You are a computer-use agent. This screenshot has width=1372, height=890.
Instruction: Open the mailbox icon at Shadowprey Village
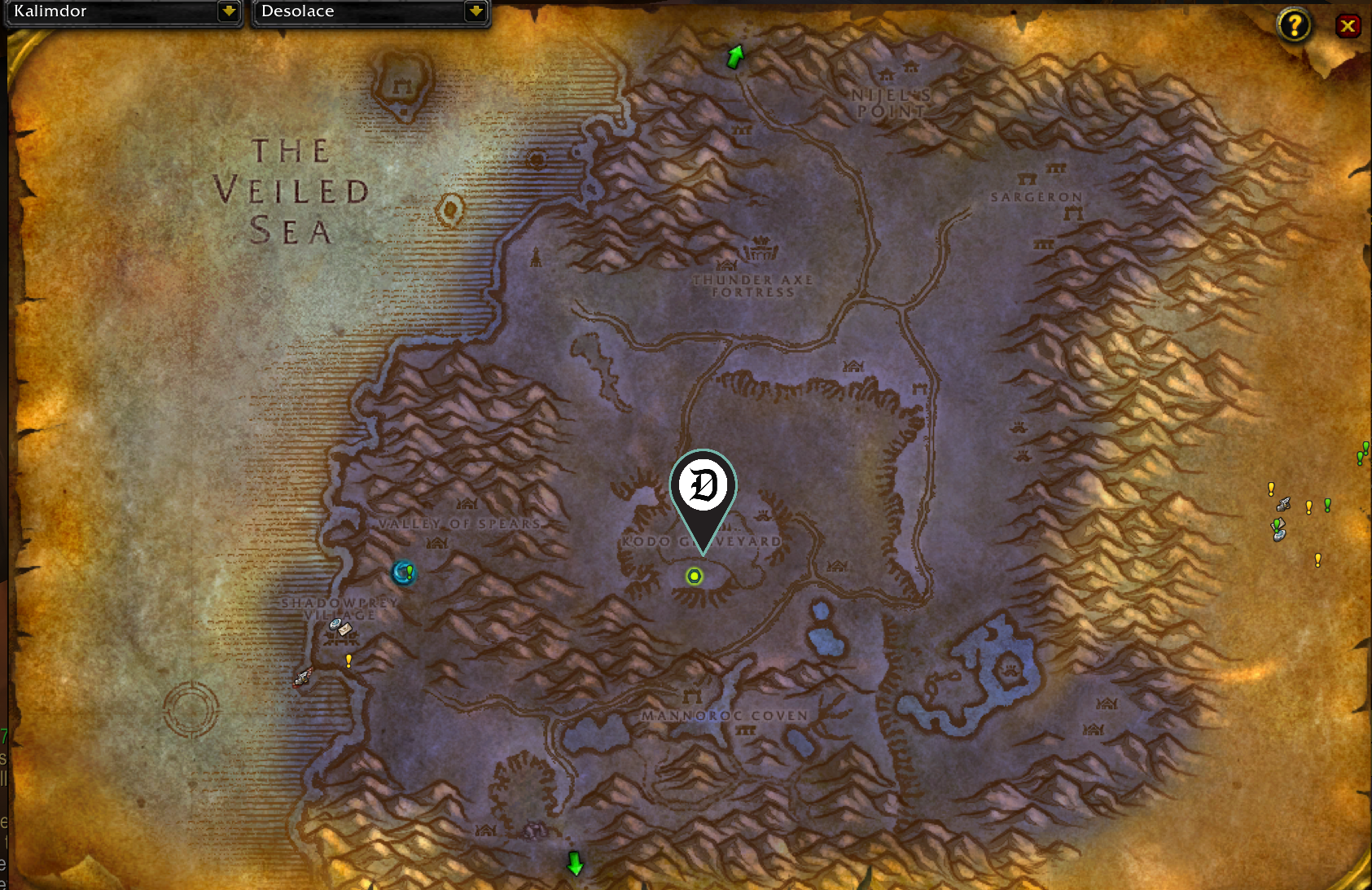click(344, 629)
